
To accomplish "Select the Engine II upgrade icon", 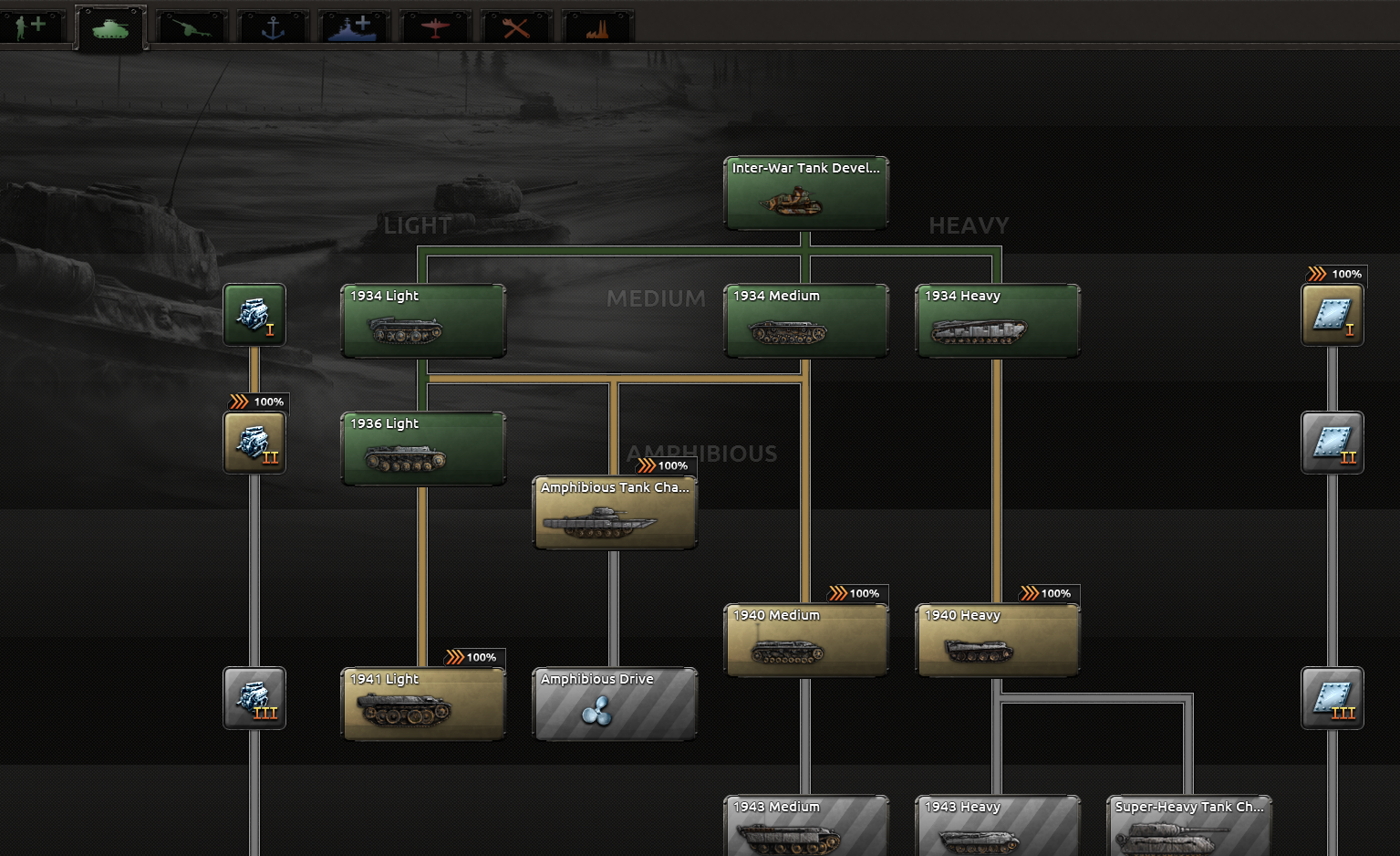I will pyautogui.click(x=254, y=443).
